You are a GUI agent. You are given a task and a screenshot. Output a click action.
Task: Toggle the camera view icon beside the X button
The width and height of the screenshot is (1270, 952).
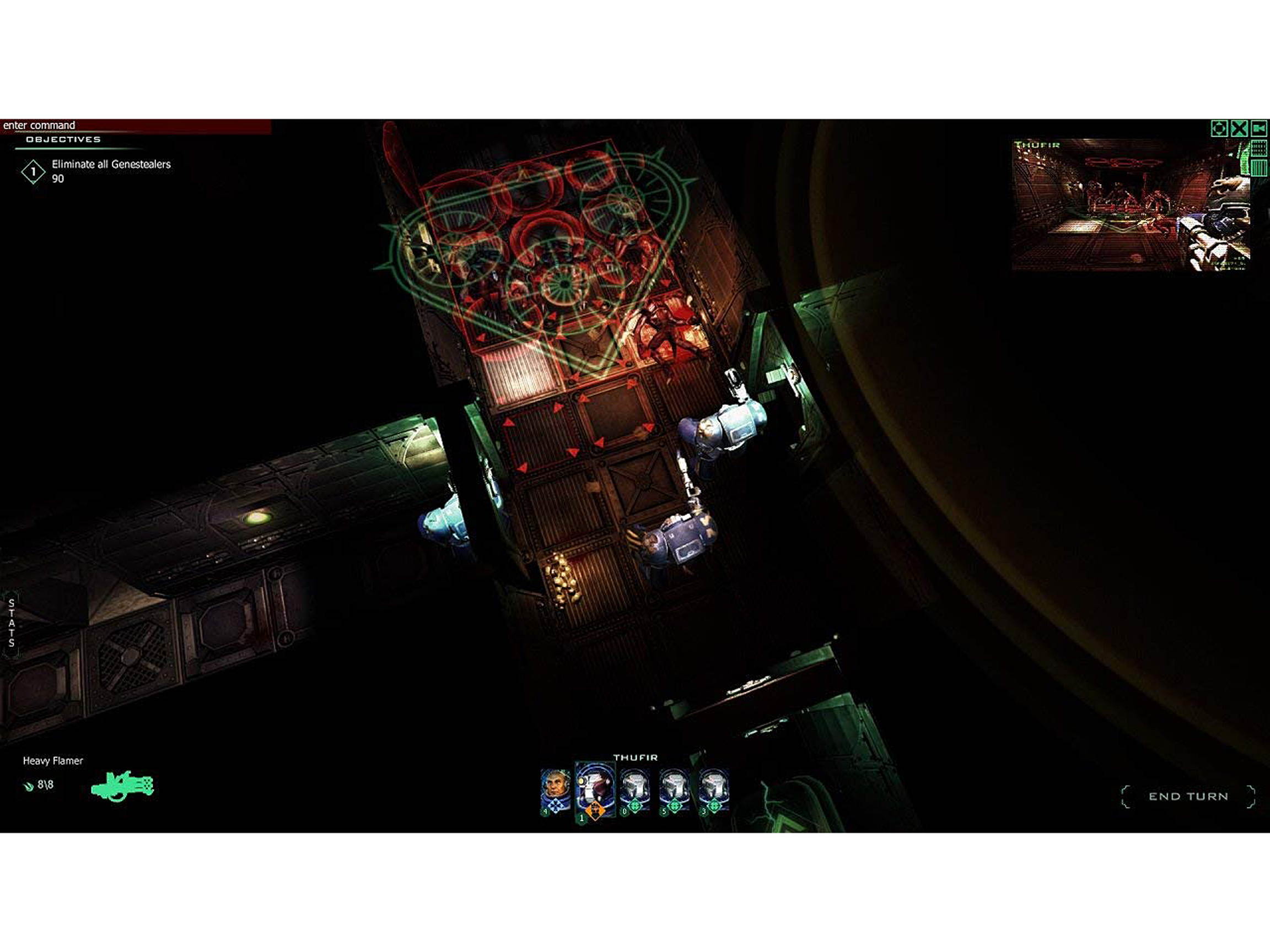click(1258, 129)
